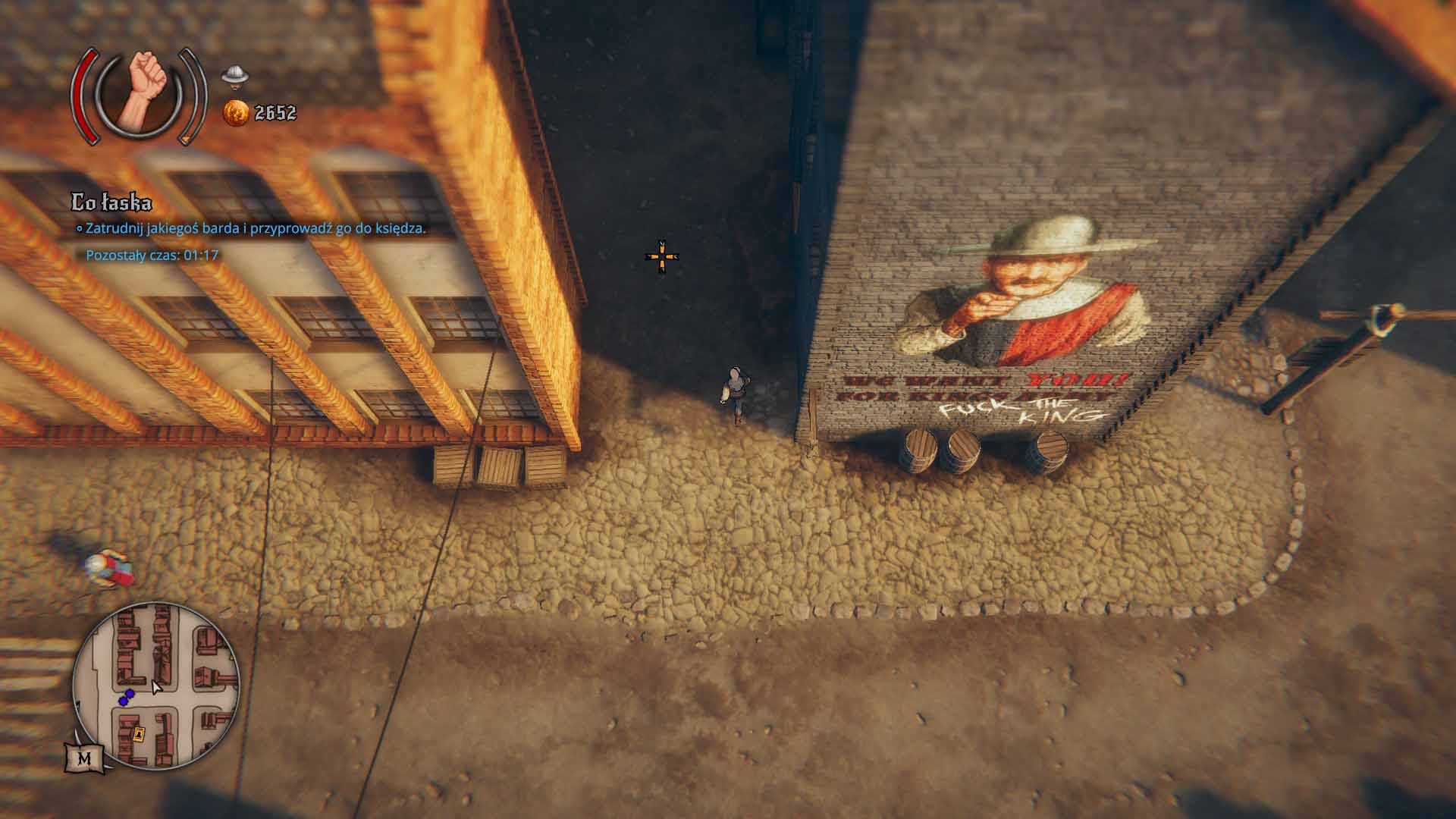Click the helmet disguise icon near the health ring
This screenshot has height=819, width=1456.
(x=234, y=76)
